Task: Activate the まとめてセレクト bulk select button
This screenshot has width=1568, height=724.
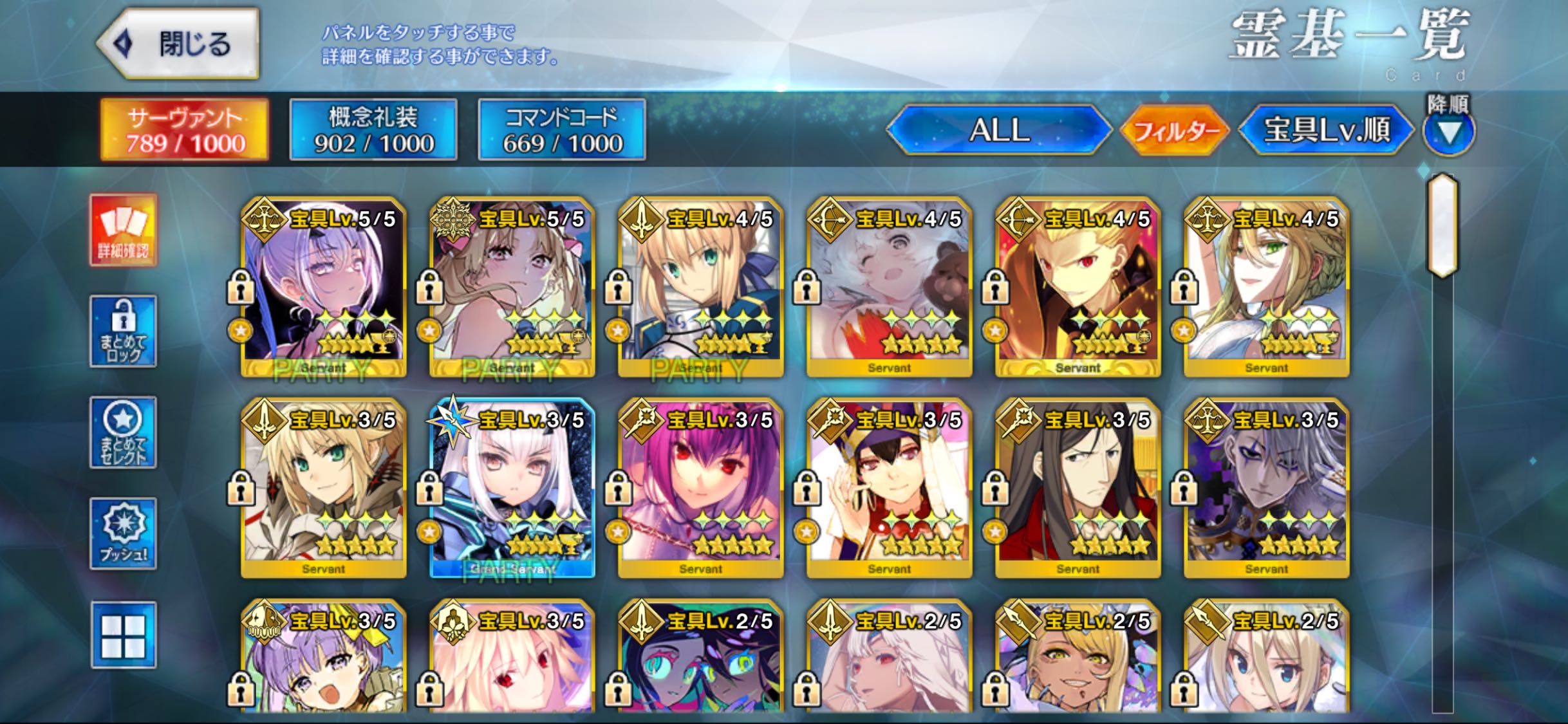Action: tap(123, 432)
